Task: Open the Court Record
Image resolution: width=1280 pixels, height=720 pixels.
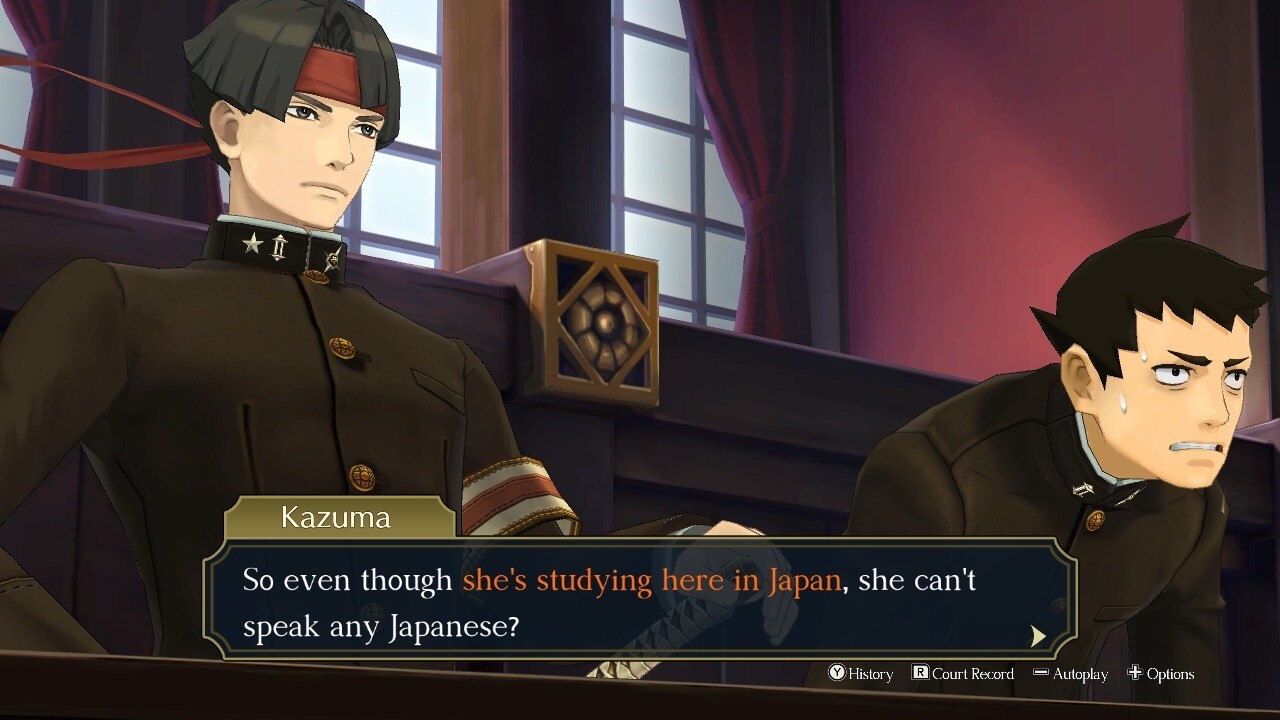Action: 963,674
